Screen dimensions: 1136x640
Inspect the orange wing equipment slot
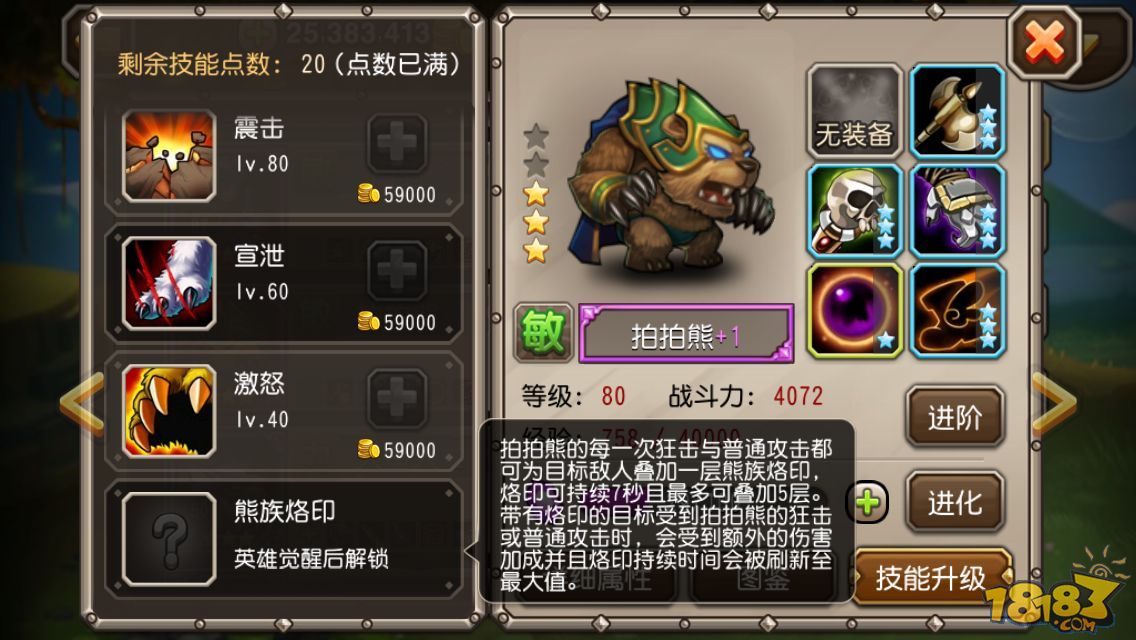pos(957,310)
